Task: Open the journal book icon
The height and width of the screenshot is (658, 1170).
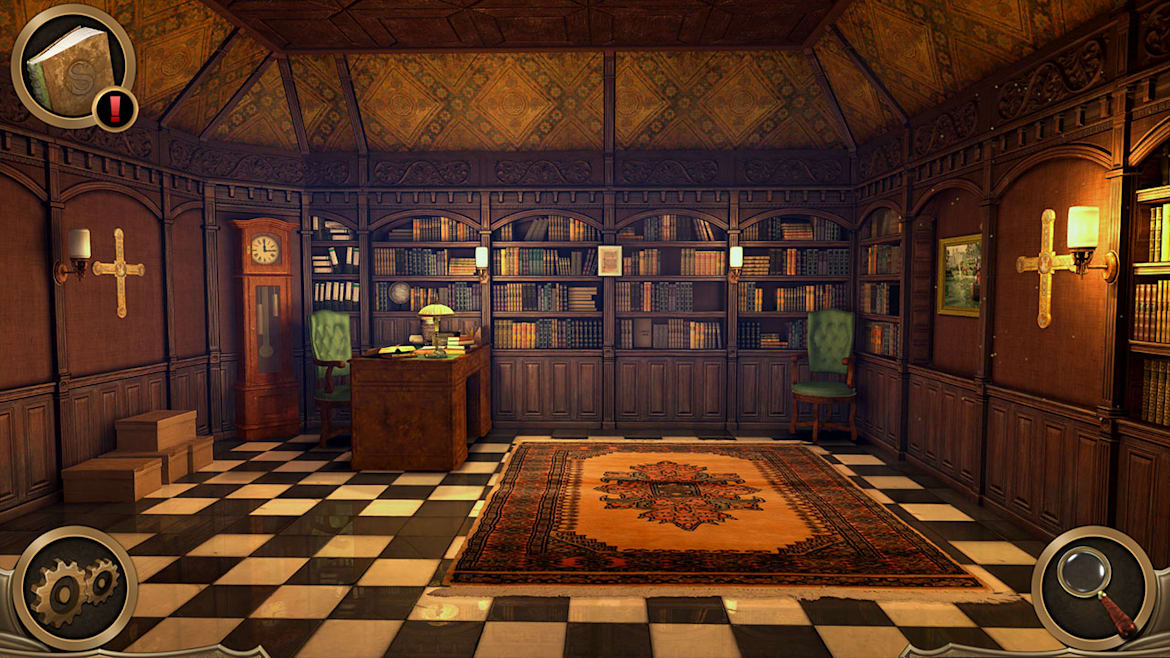Action: [70, 66]
